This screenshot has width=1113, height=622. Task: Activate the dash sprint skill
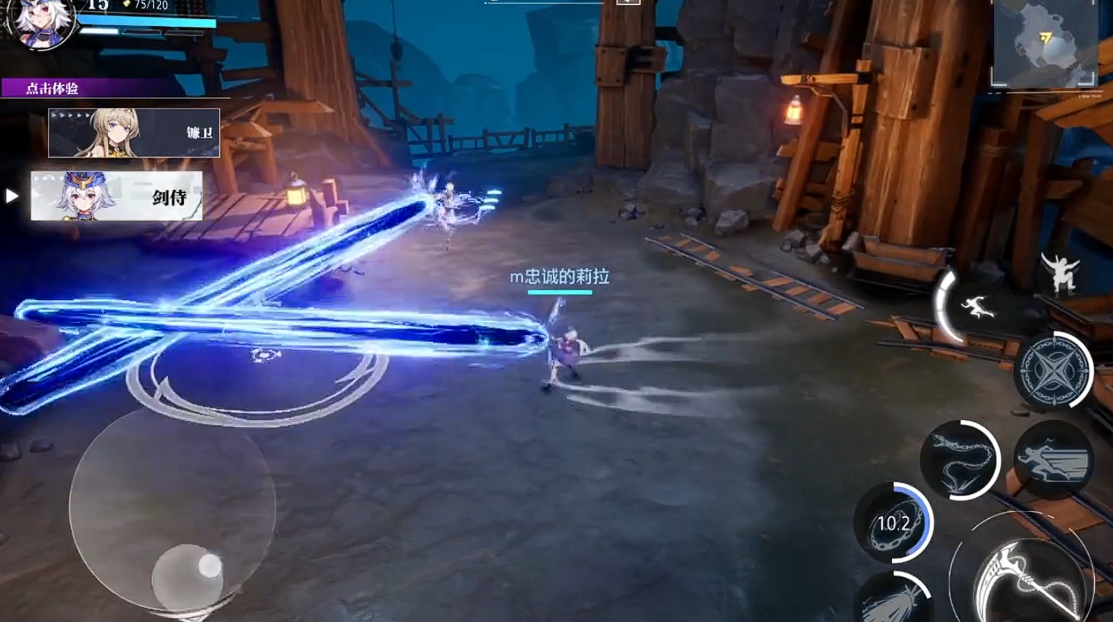tap(1052, 460)
